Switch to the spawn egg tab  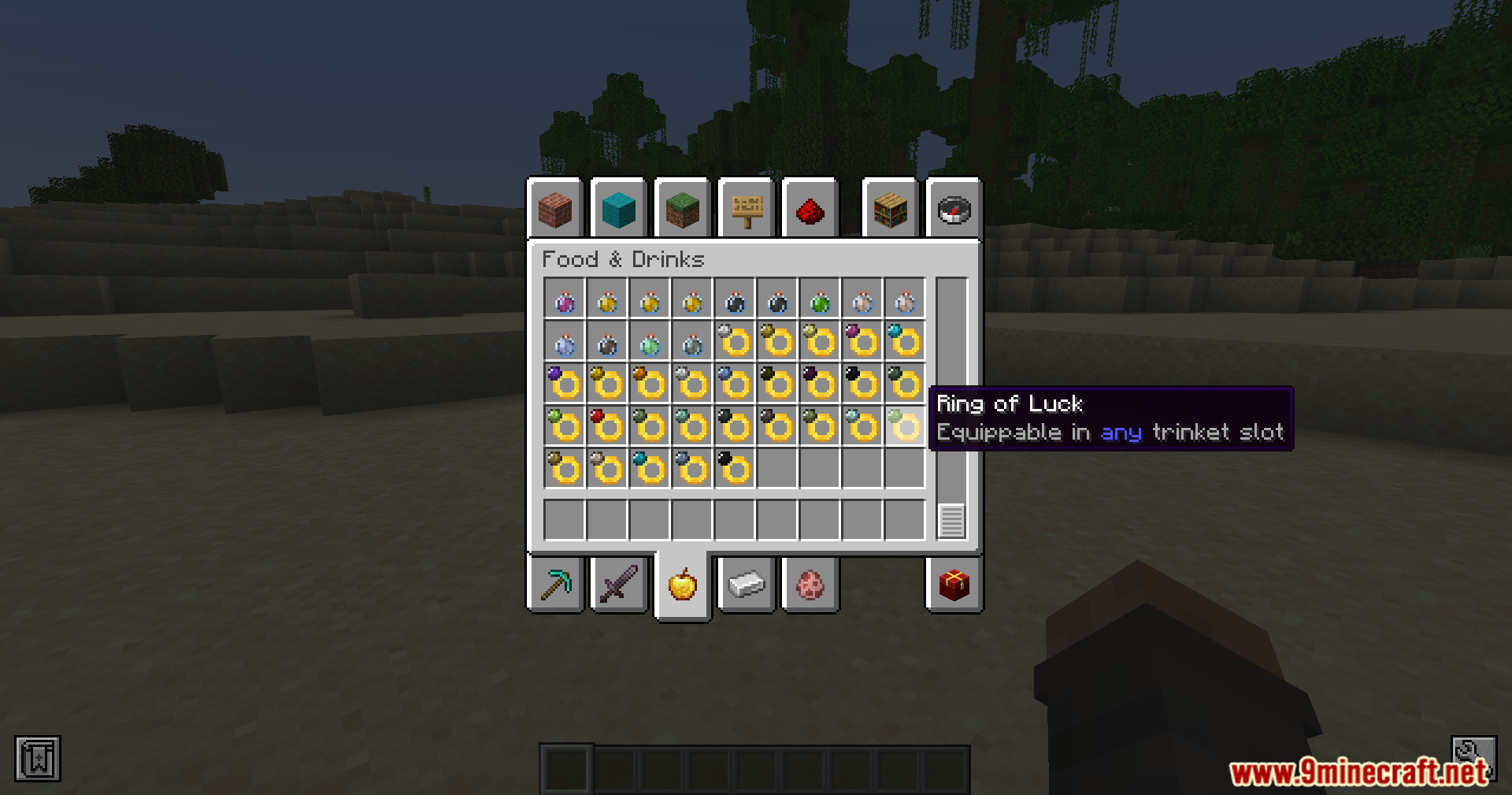(x=810, y=585)
